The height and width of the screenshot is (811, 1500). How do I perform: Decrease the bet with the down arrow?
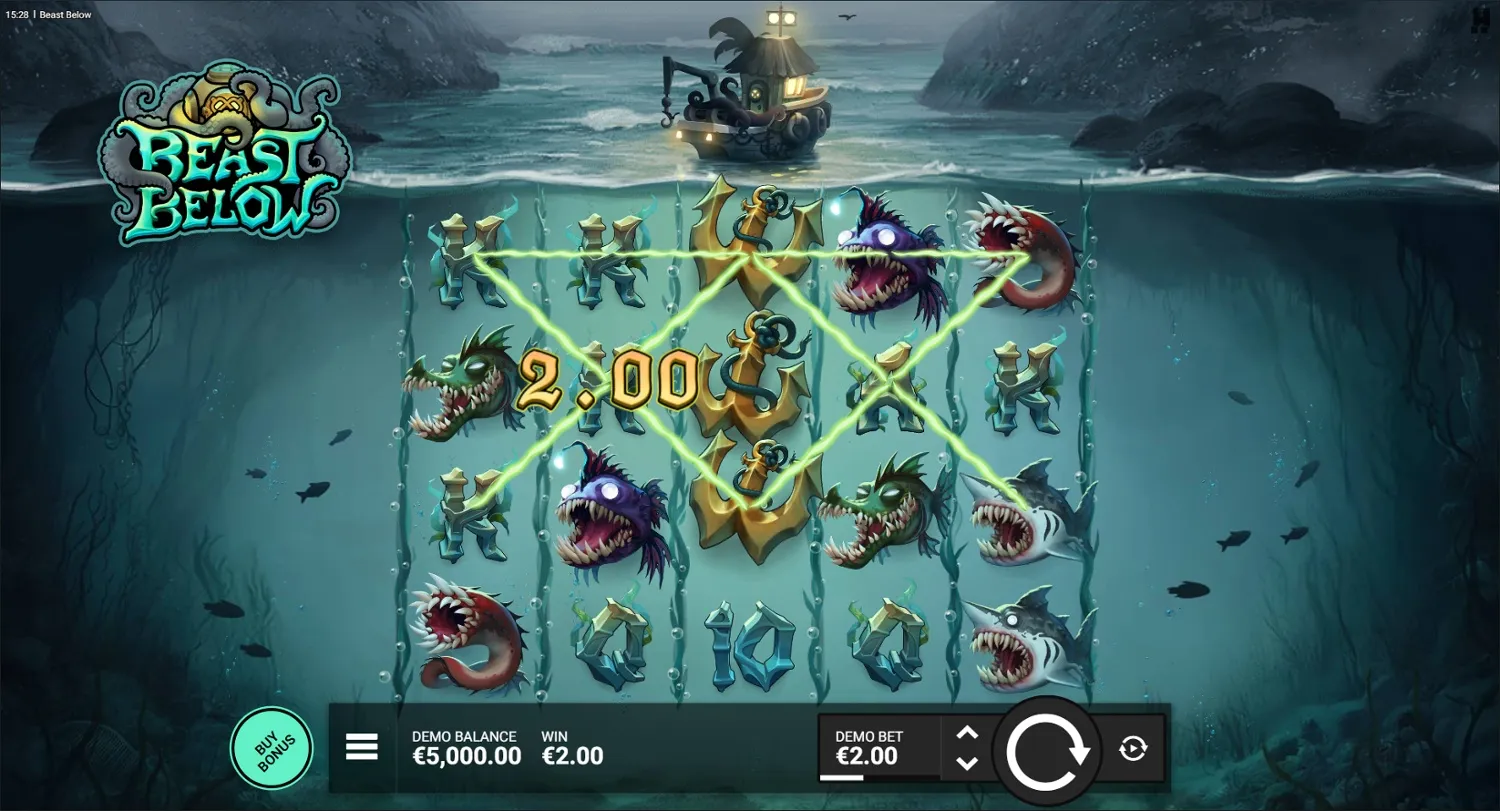(968, 762)
